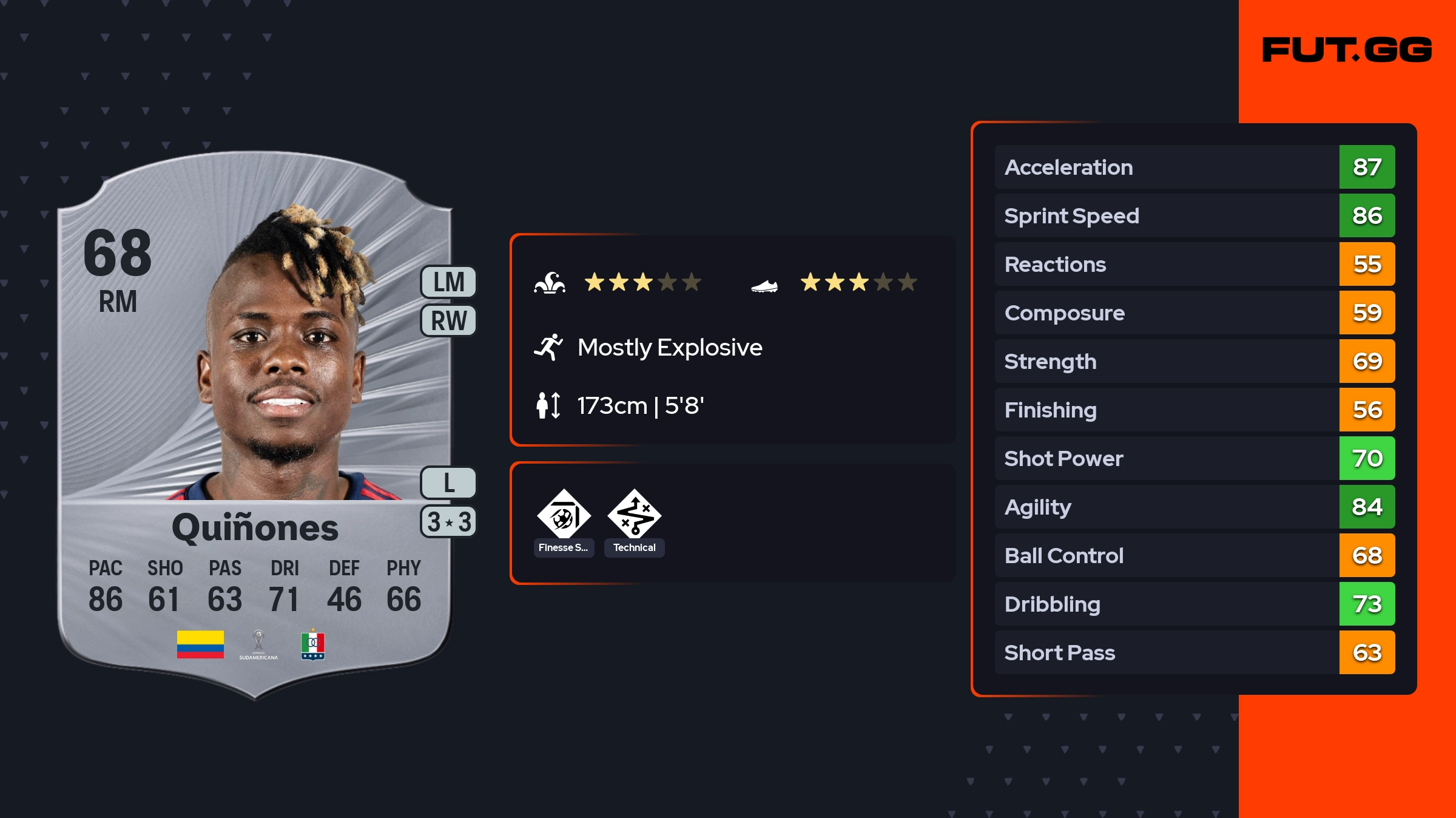
Task: Click the left foot L badge
Action: point(448,483)
